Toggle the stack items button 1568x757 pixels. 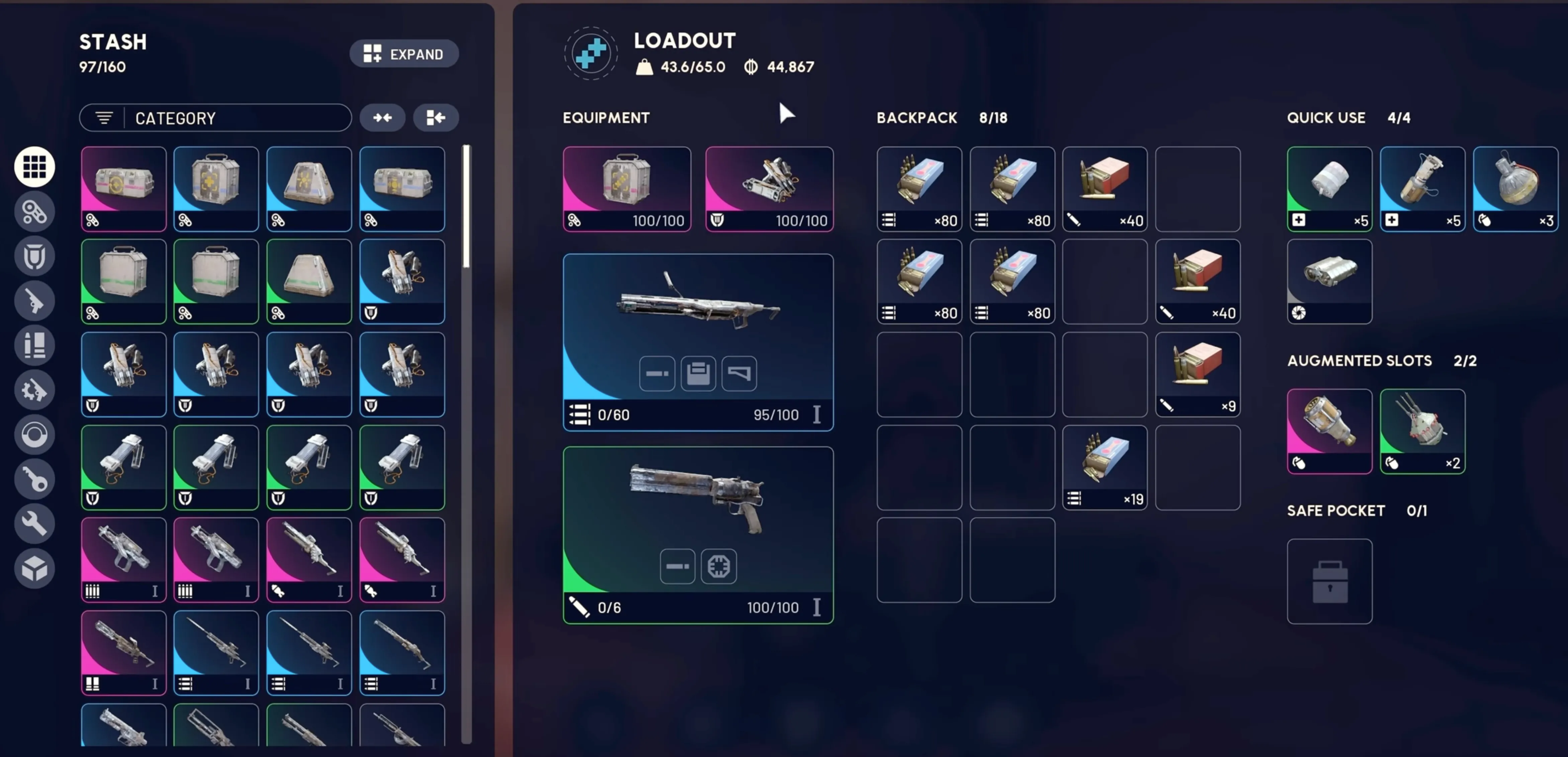382,117
